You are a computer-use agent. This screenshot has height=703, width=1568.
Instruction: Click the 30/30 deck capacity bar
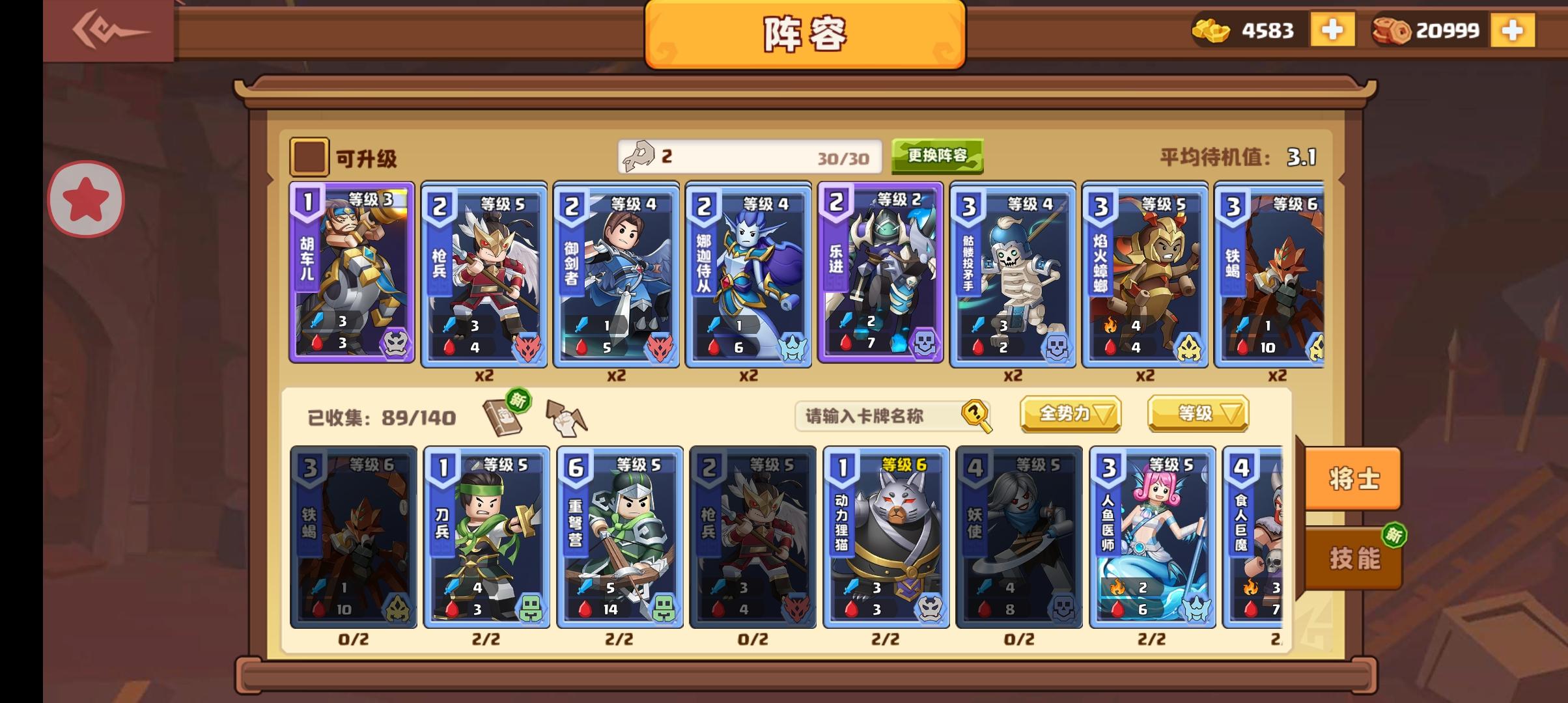tap(749, 156)
